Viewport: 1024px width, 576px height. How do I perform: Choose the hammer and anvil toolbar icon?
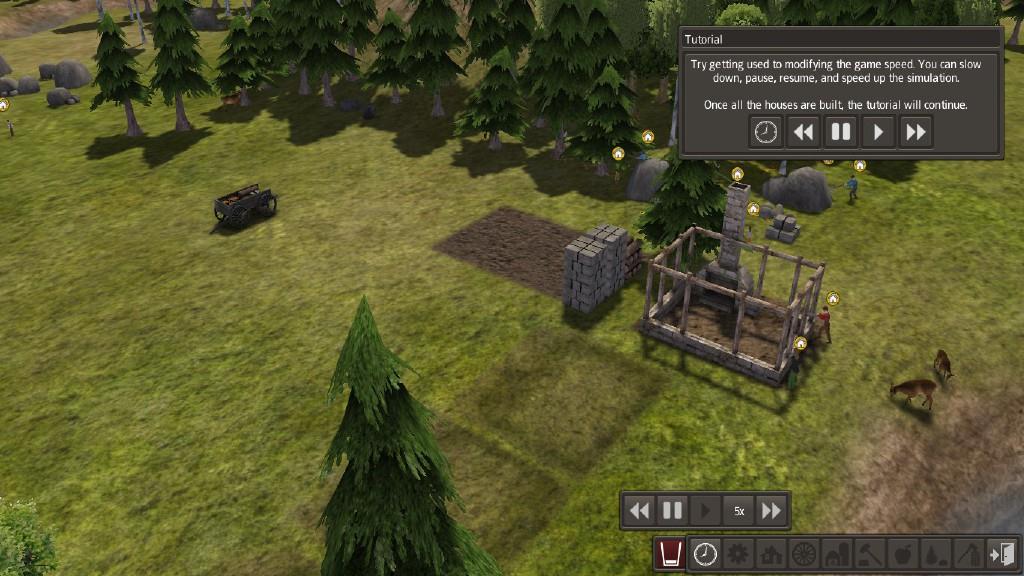click(869, 553)
